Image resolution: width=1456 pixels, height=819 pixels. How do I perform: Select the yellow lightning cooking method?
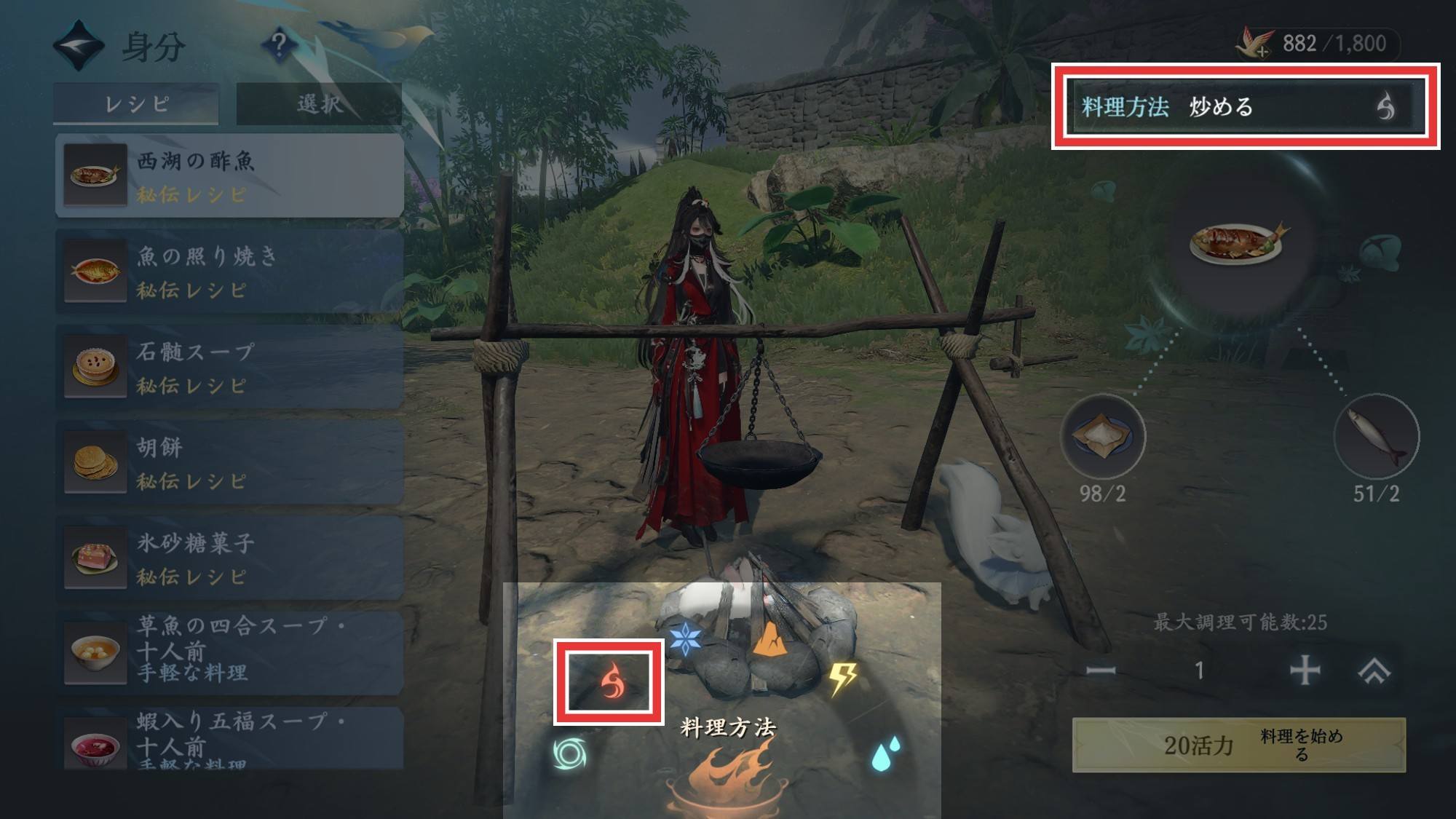[x=843, y=678]
